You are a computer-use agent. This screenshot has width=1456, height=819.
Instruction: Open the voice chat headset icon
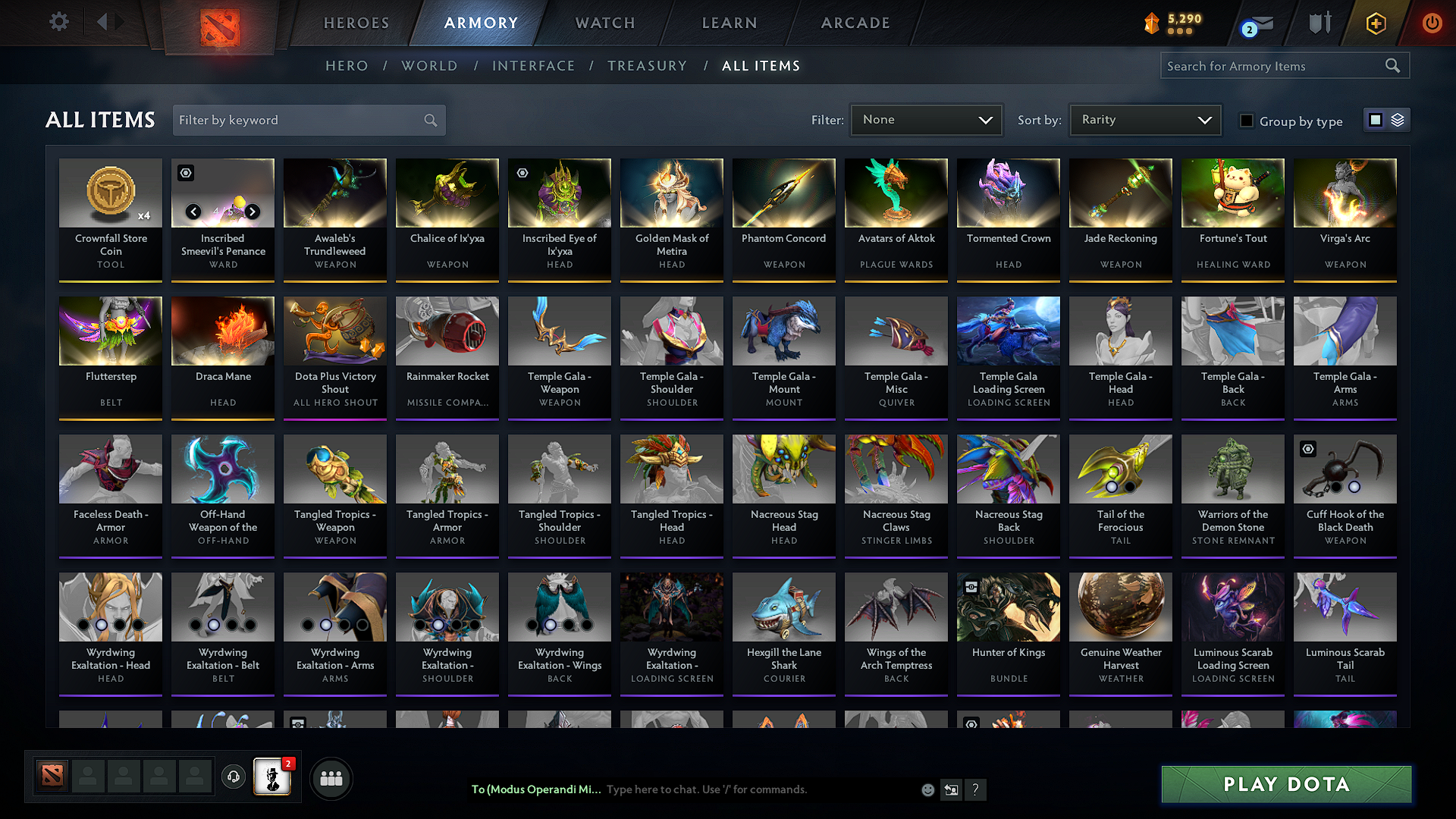(234, 777)
